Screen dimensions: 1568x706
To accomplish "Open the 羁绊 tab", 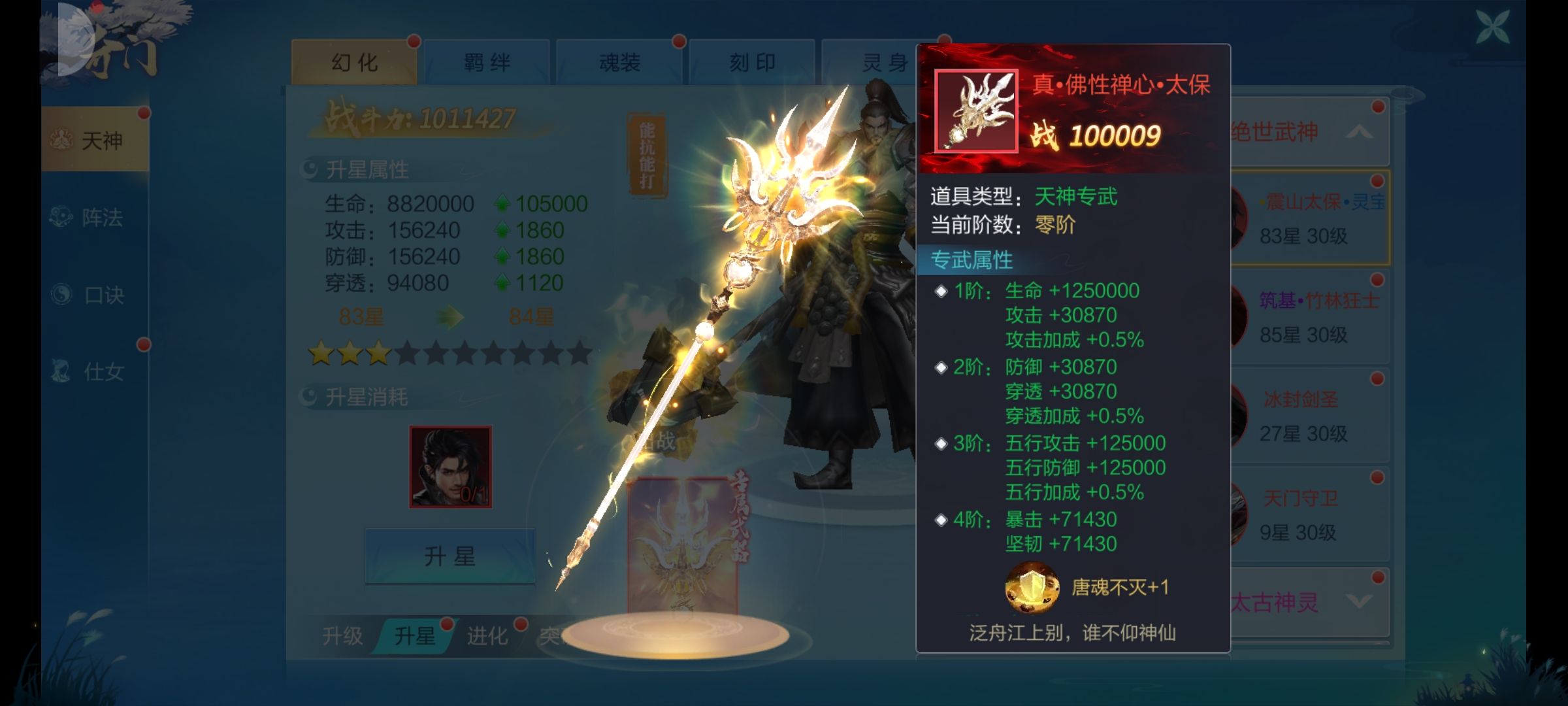I will (x=487, y=63).
